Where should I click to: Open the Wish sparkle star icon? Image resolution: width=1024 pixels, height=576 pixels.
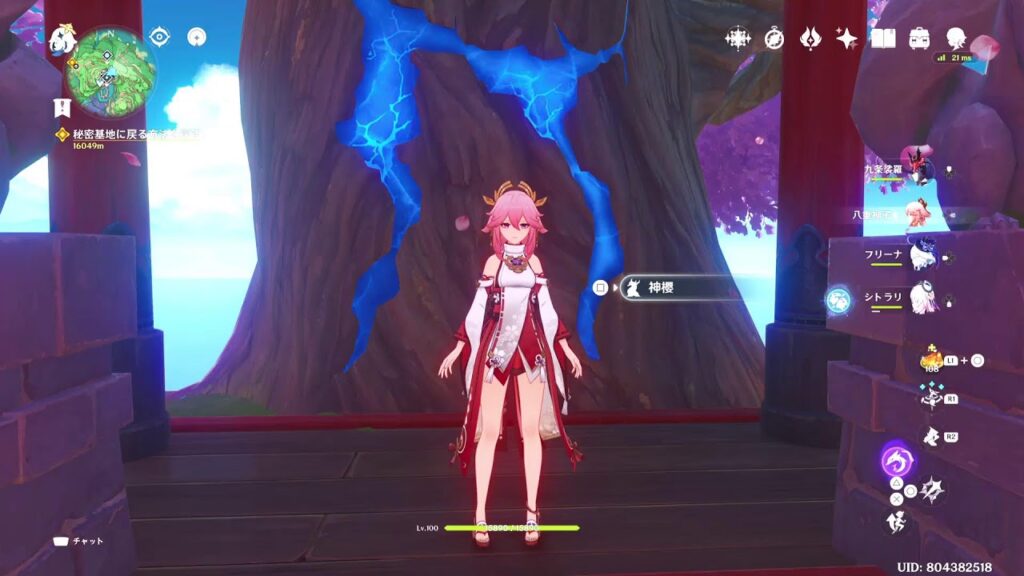coord(846,38)
